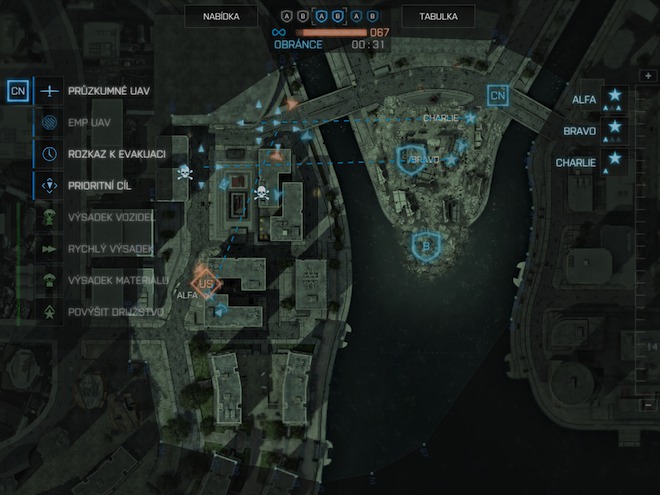Click the shield B objective marker

pos(427,243)
